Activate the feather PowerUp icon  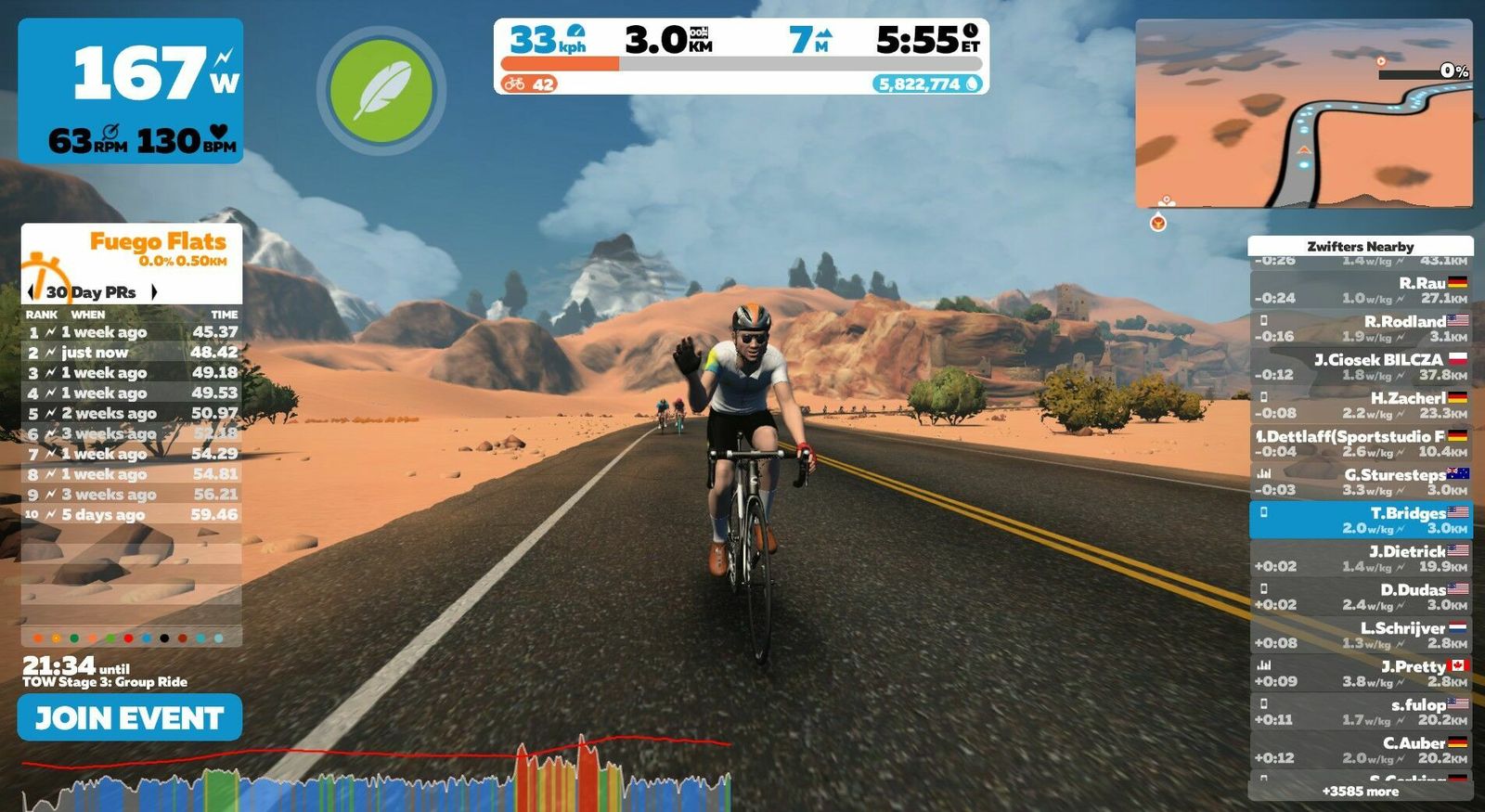[x=381, y=91]
